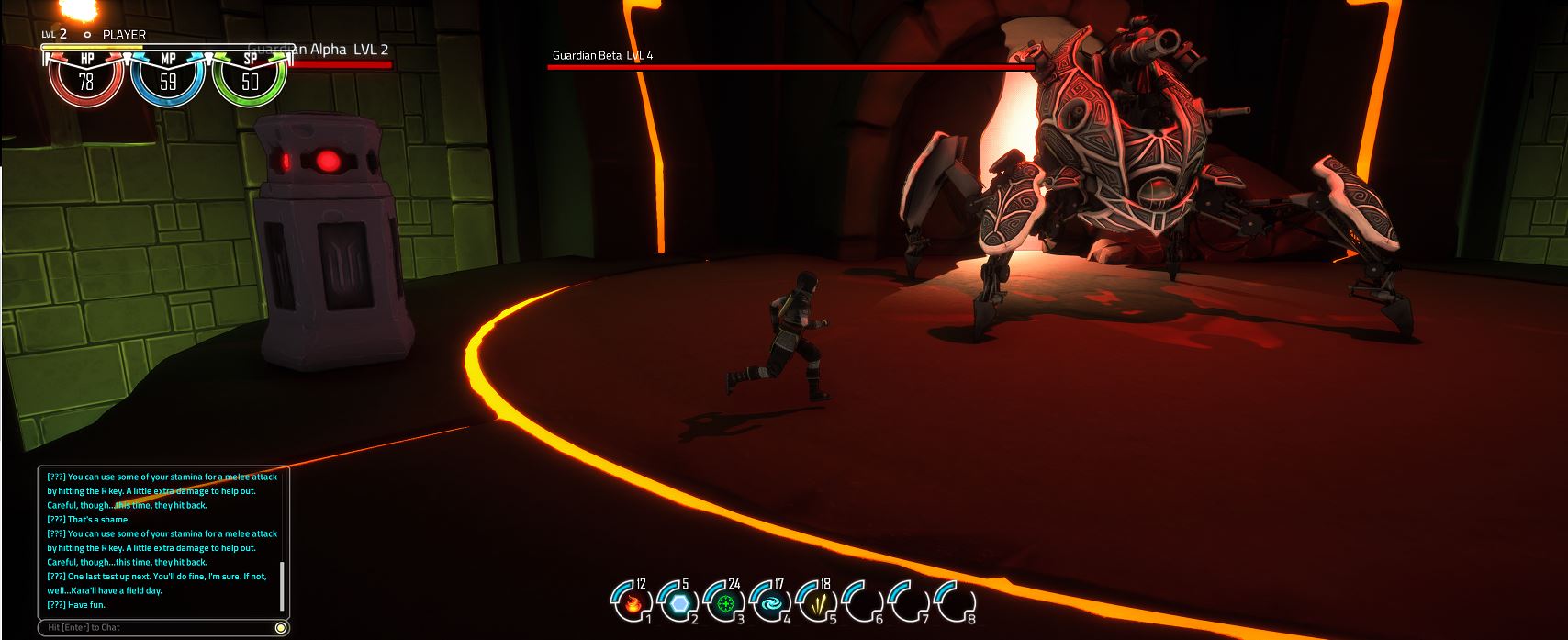This screenshot has height=640, width=1568.
Task: Select the green crosshair ability
Action: click(726, 603)
